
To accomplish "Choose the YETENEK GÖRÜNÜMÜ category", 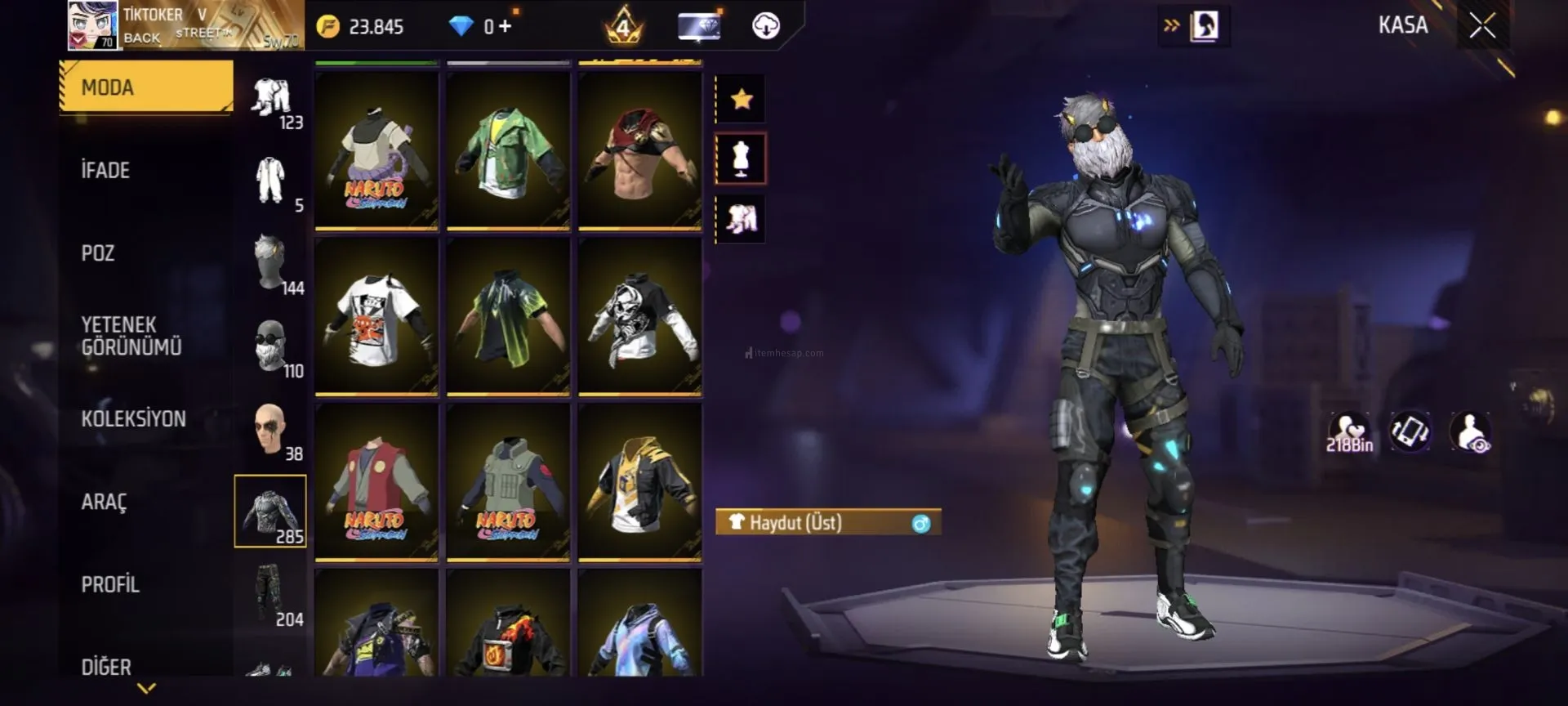I will pos(131,336).
